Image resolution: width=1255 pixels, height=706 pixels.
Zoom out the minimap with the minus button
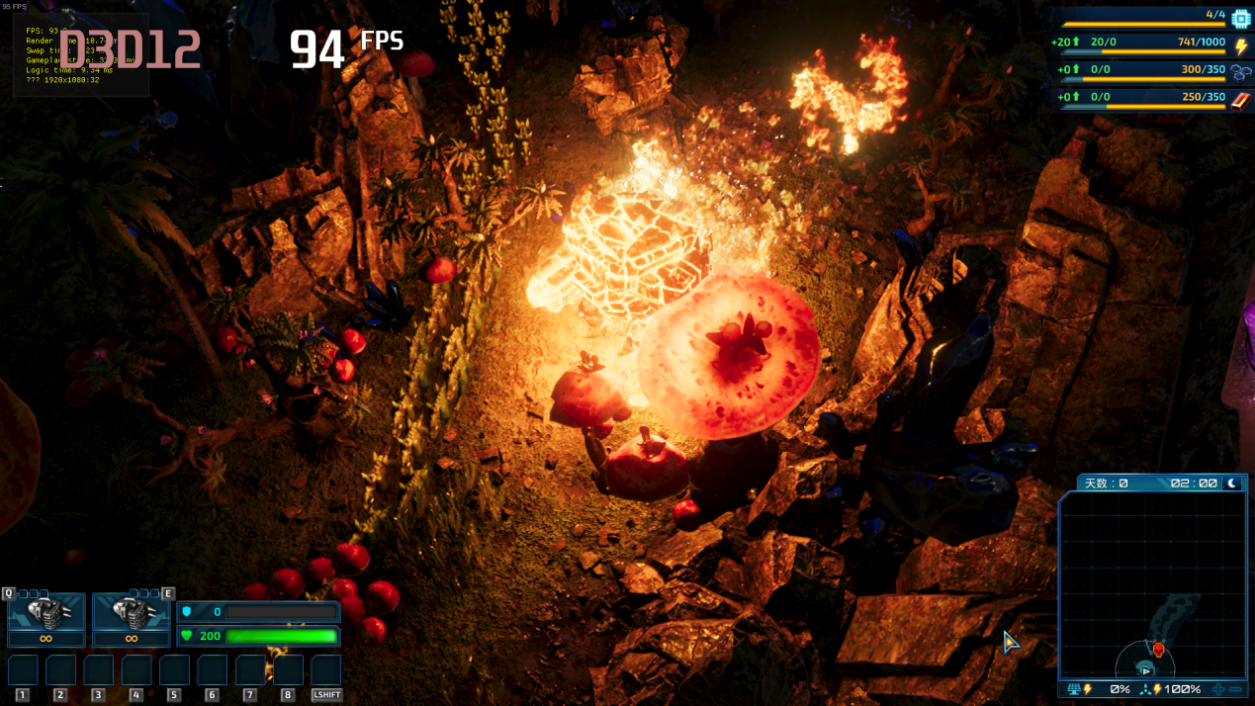pyautogui.click(x=1237, y=689)
